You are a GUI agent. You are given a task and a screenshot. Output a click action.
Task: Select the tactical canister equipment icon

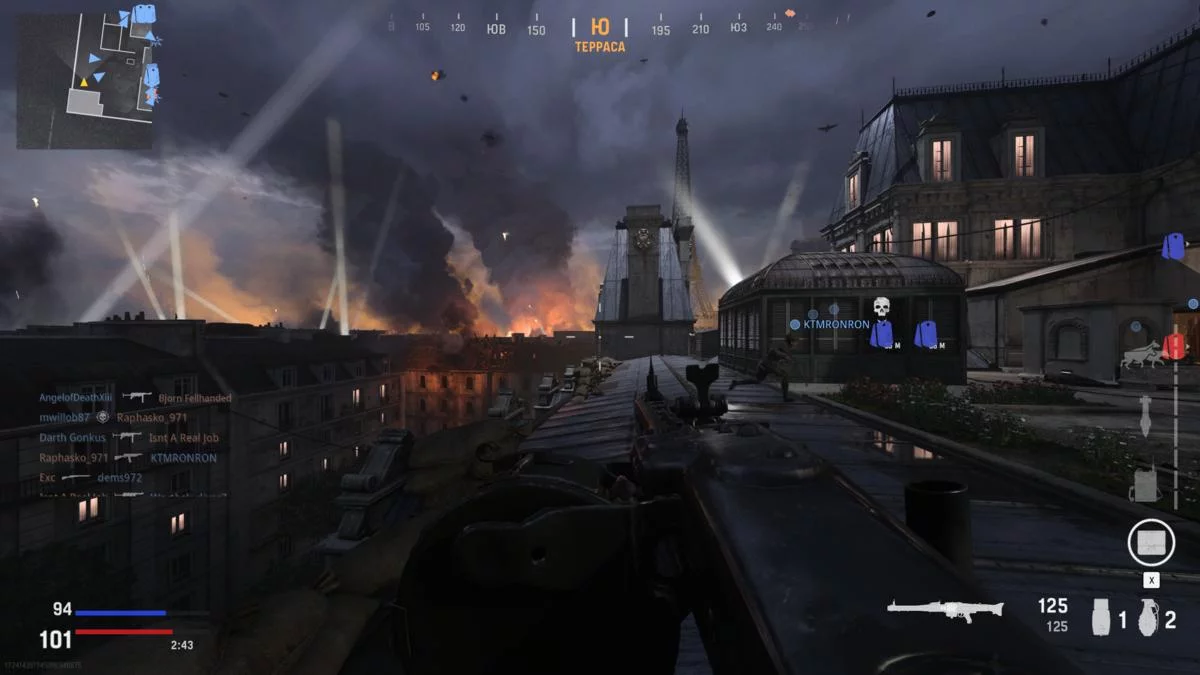click(1101, 617)
